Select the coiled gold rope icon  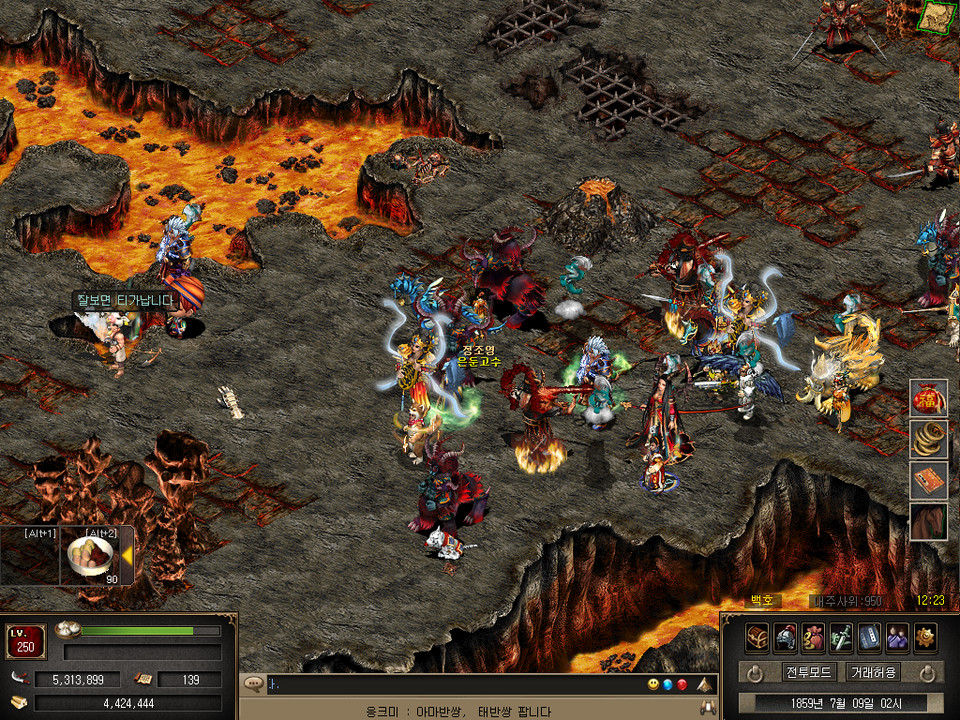click(928, 438)
